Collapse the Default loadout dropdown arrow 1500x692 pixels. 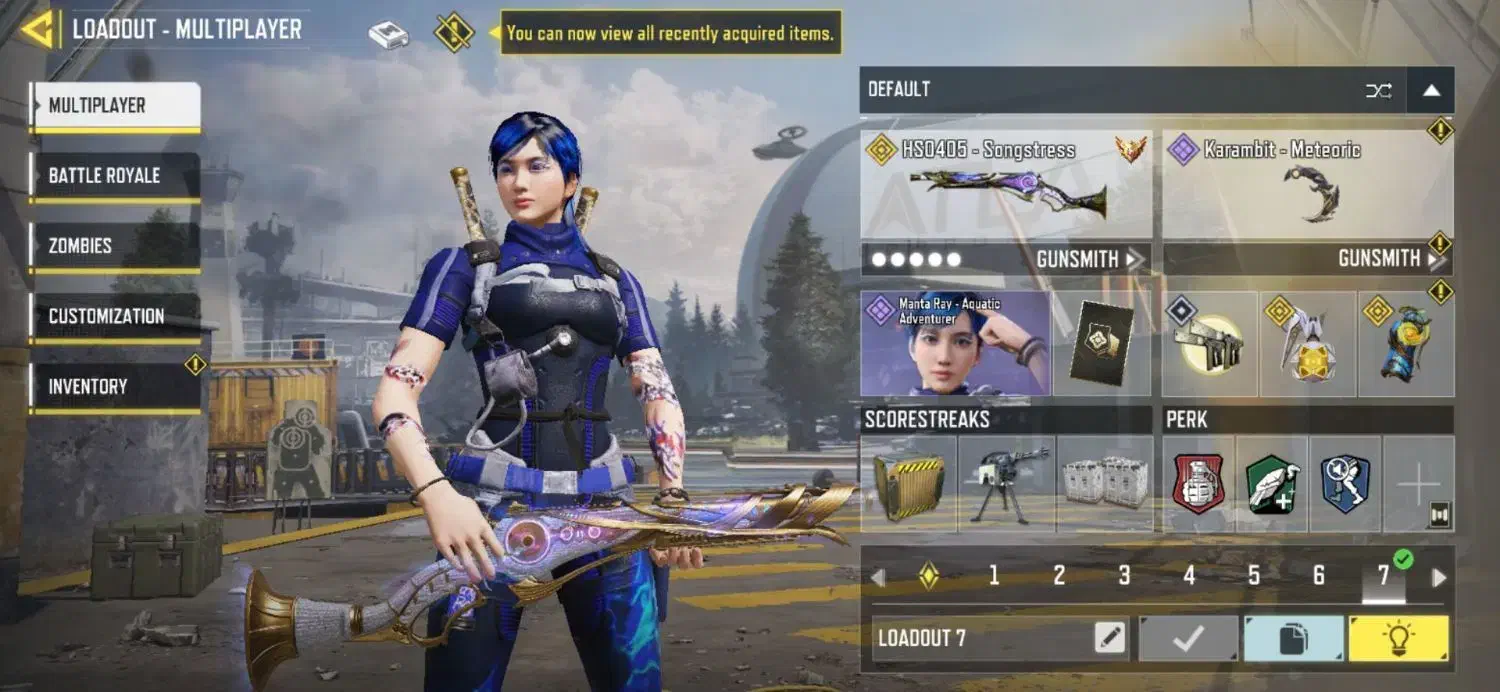click(1431, 90)
